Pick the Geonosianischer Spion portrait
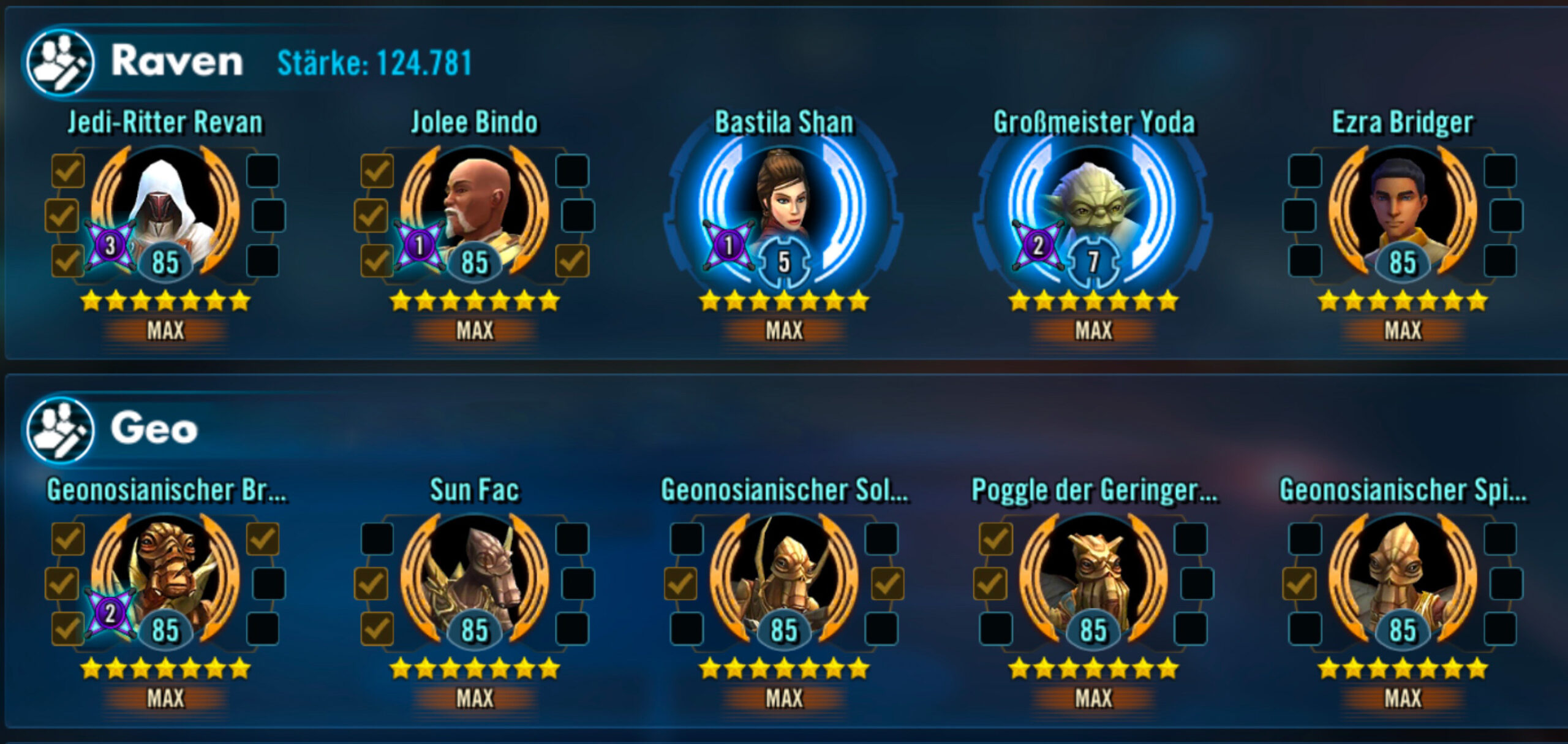Screen dimensions: 1568x744 tap(1402, 577)
